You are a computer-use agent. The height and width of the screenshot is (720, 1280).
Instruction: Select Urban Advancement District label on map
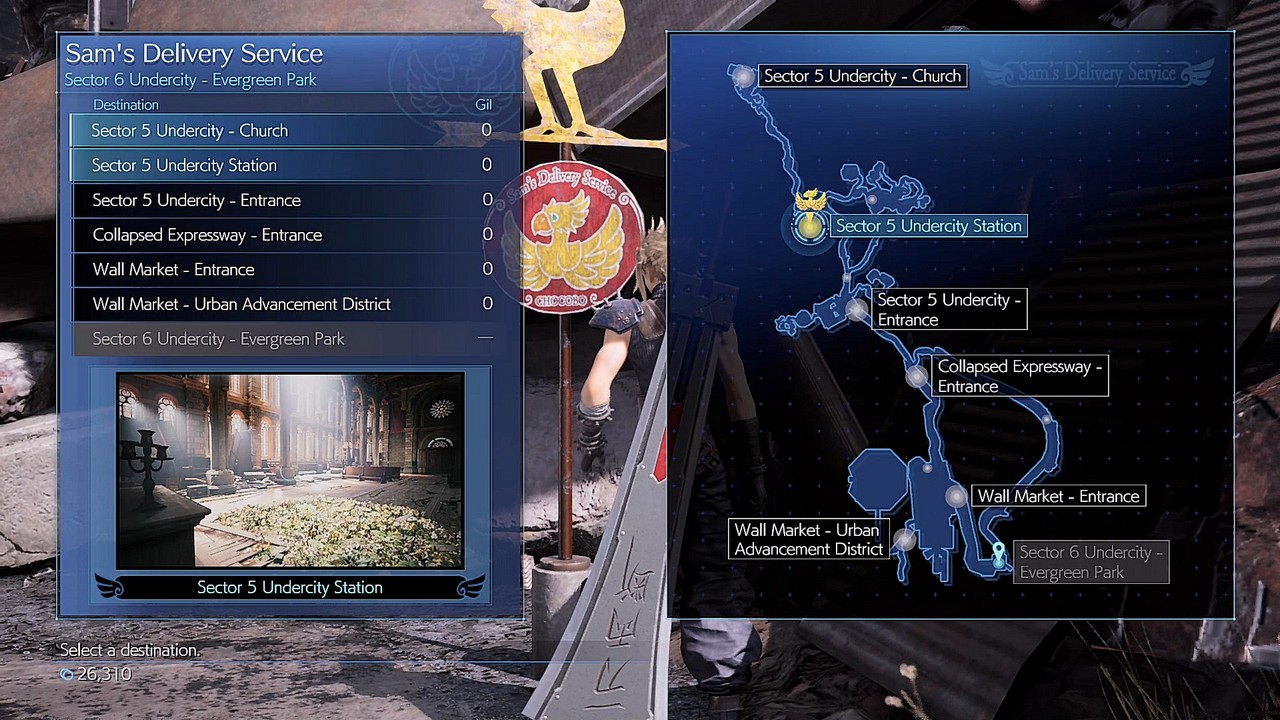808,540
